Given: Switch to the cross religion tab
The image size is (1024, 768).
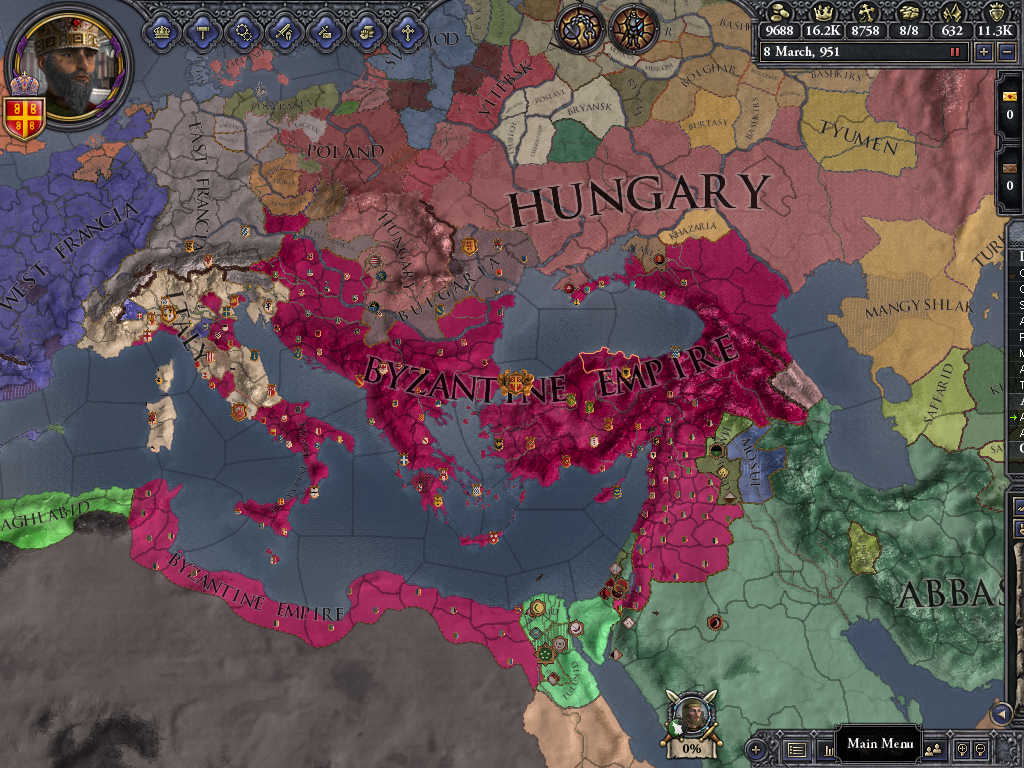Looking at the screenshot, I should click(x=407, y=31).
